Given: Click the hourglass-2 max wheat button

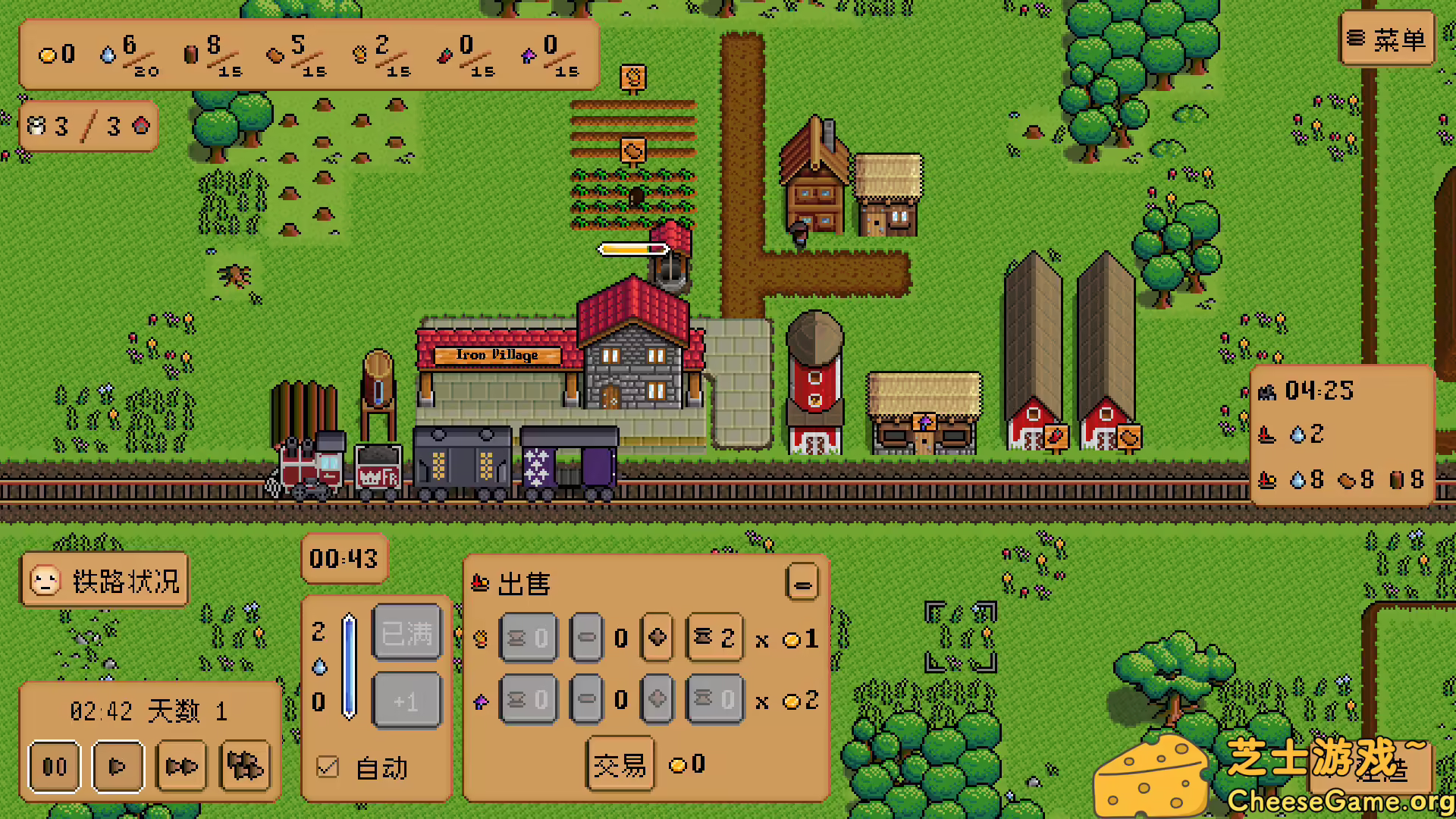Looking at the screenshot, I should pos(714,638).
